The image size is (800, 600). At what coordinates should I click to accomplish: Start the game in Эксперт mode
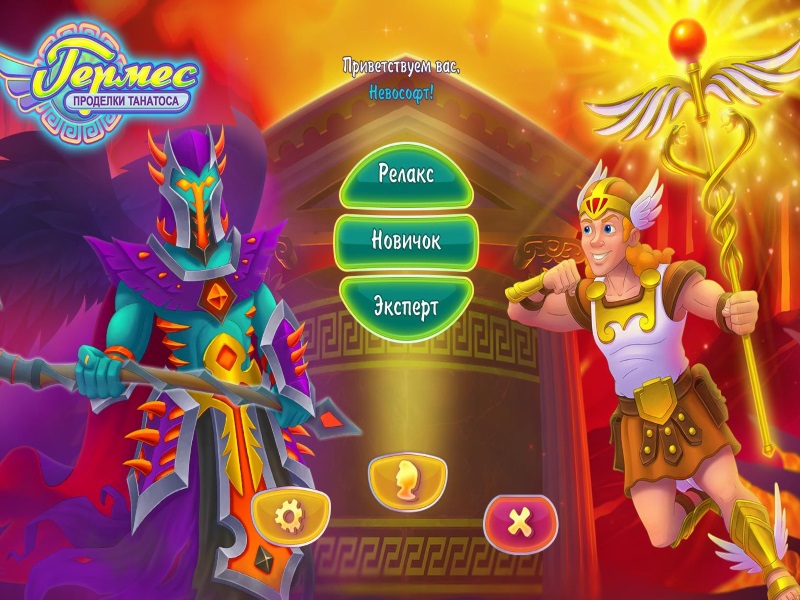click(406, 305)
